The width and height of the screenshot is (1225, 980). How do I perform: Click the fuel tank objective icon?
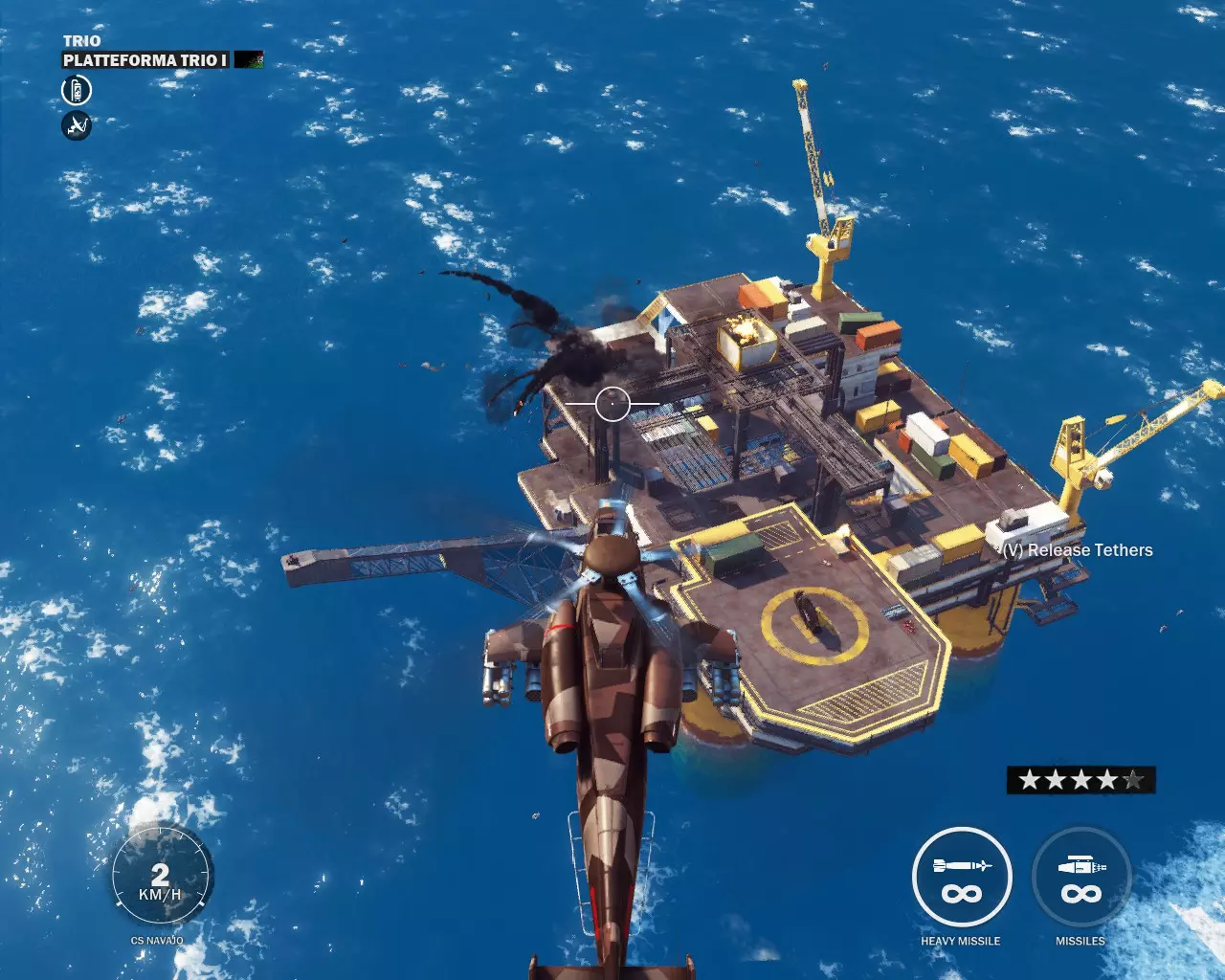click(77, 91)
